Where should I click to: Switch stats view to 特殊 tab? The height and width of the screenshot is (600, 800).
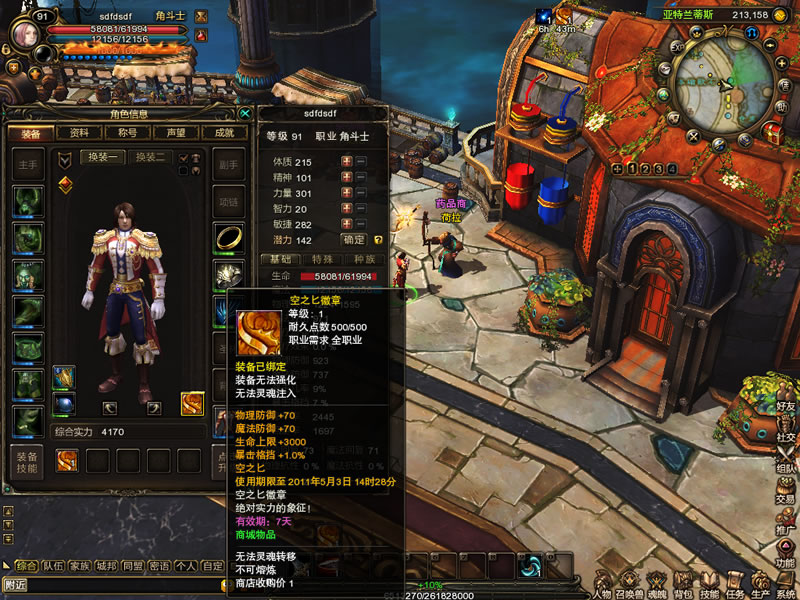(x=322, y=259)
